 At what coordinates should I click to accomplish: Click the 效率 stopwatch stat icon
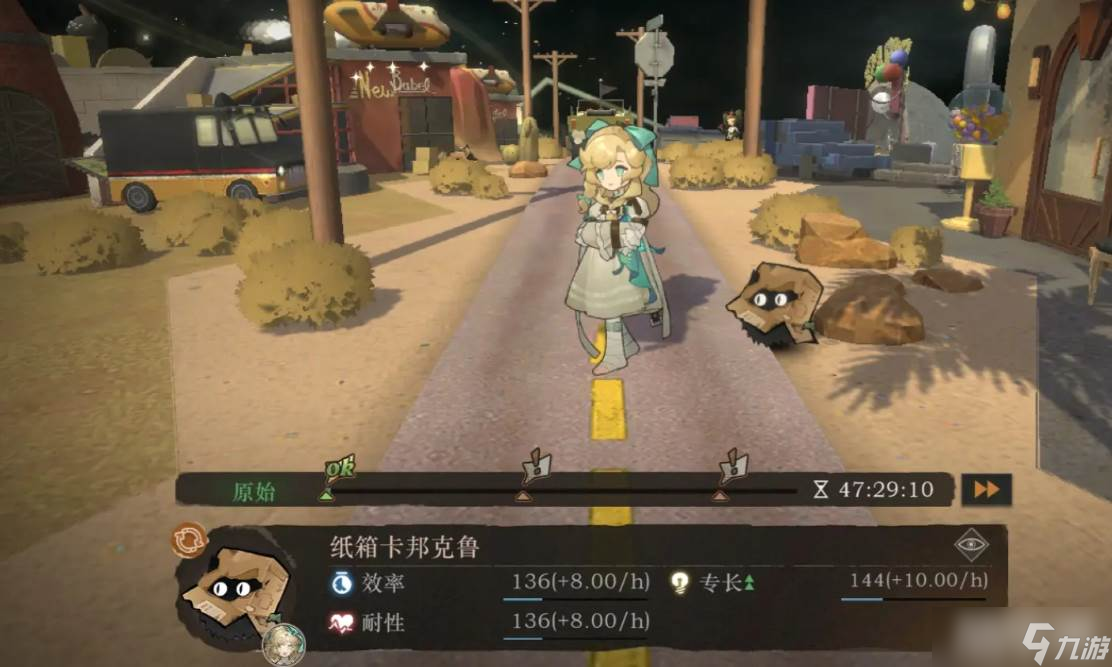[x=342, y=582]
